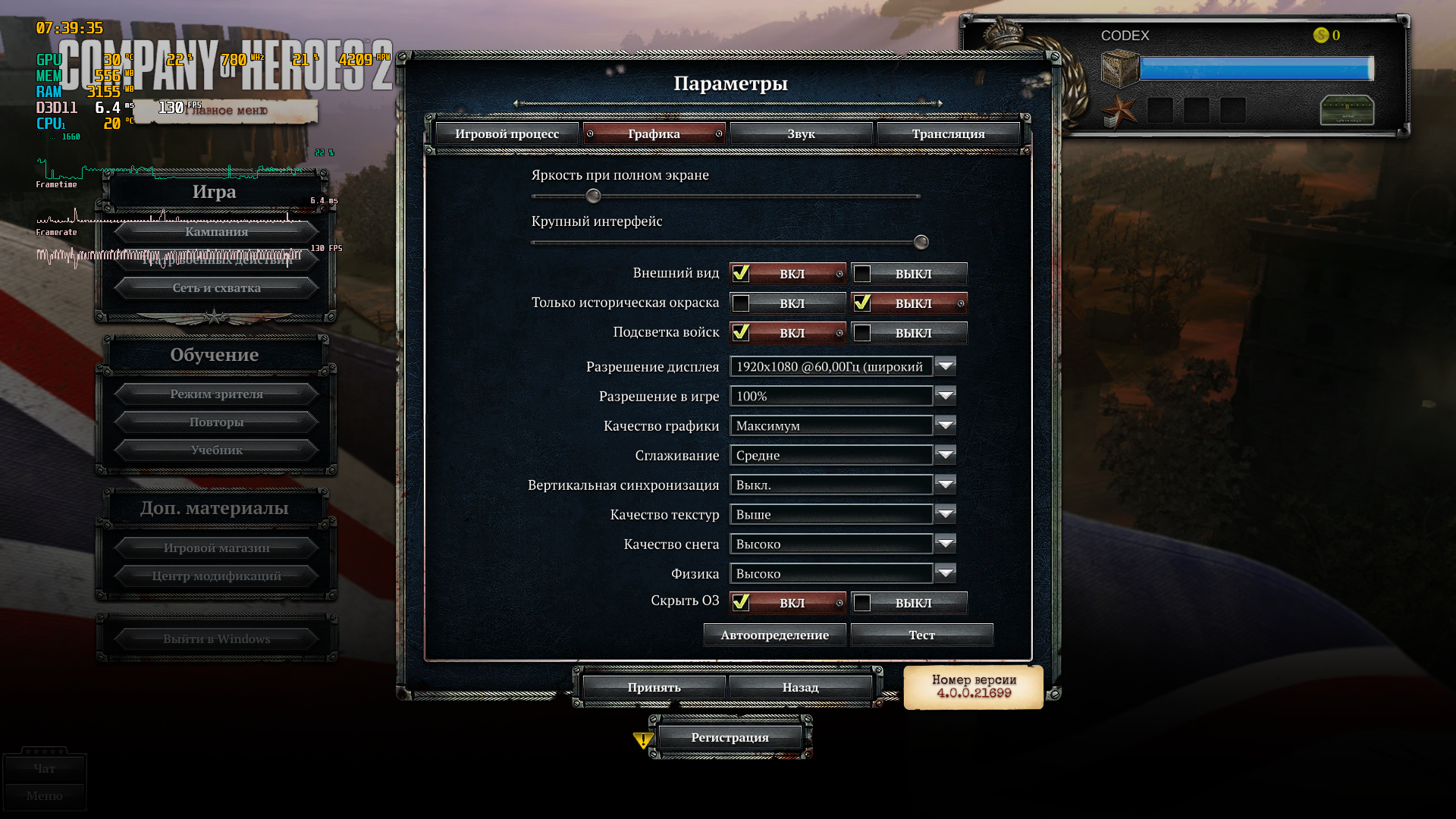Image resolution: width=1456 pixels, height=819 pixels.
Task: Start the performance Тест
Action: click(921, 635)
